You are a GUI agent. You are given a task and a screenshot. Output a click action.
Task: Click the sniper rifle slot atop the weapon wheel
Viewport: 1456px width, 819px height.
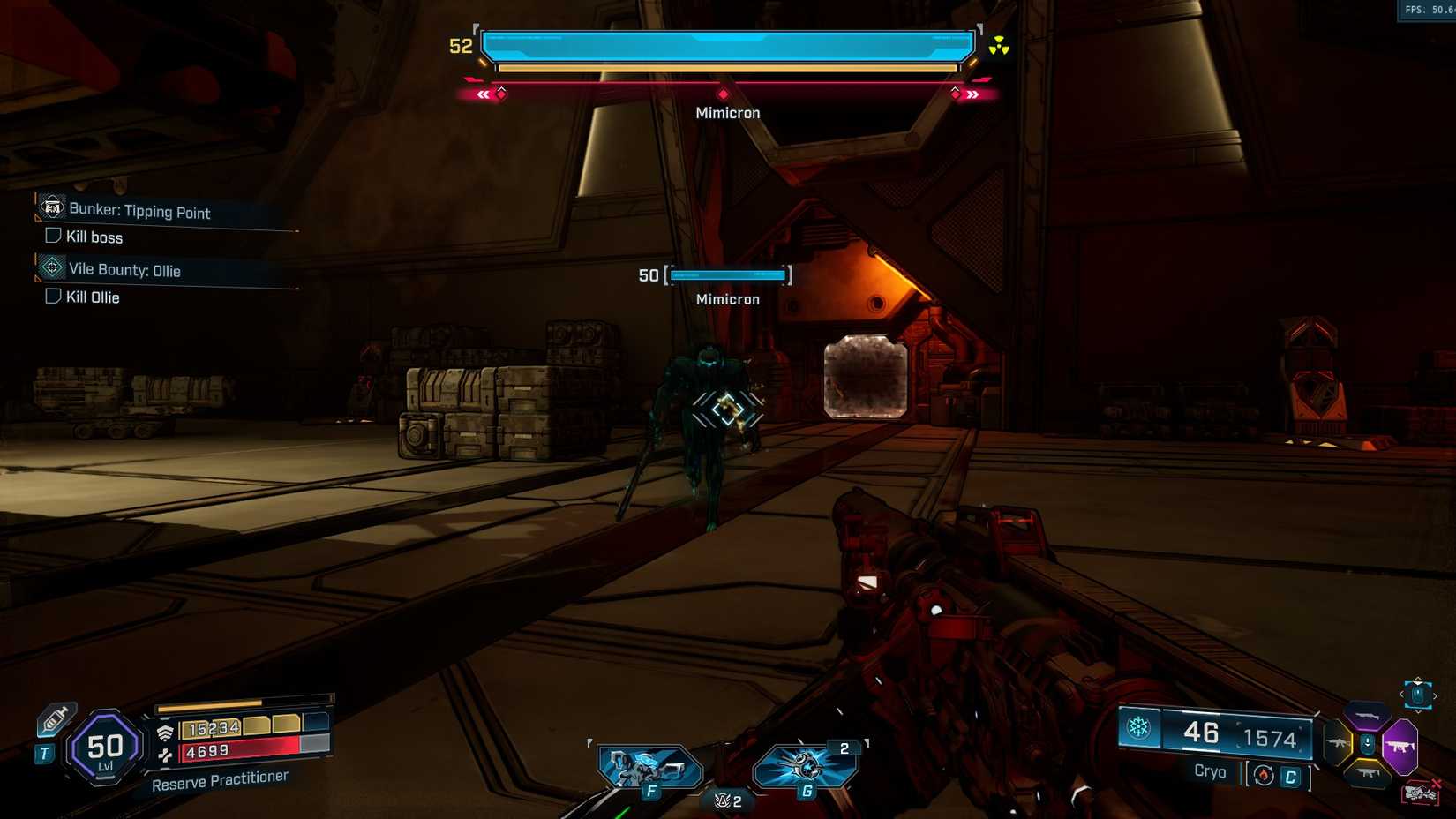click(1369, 716)
